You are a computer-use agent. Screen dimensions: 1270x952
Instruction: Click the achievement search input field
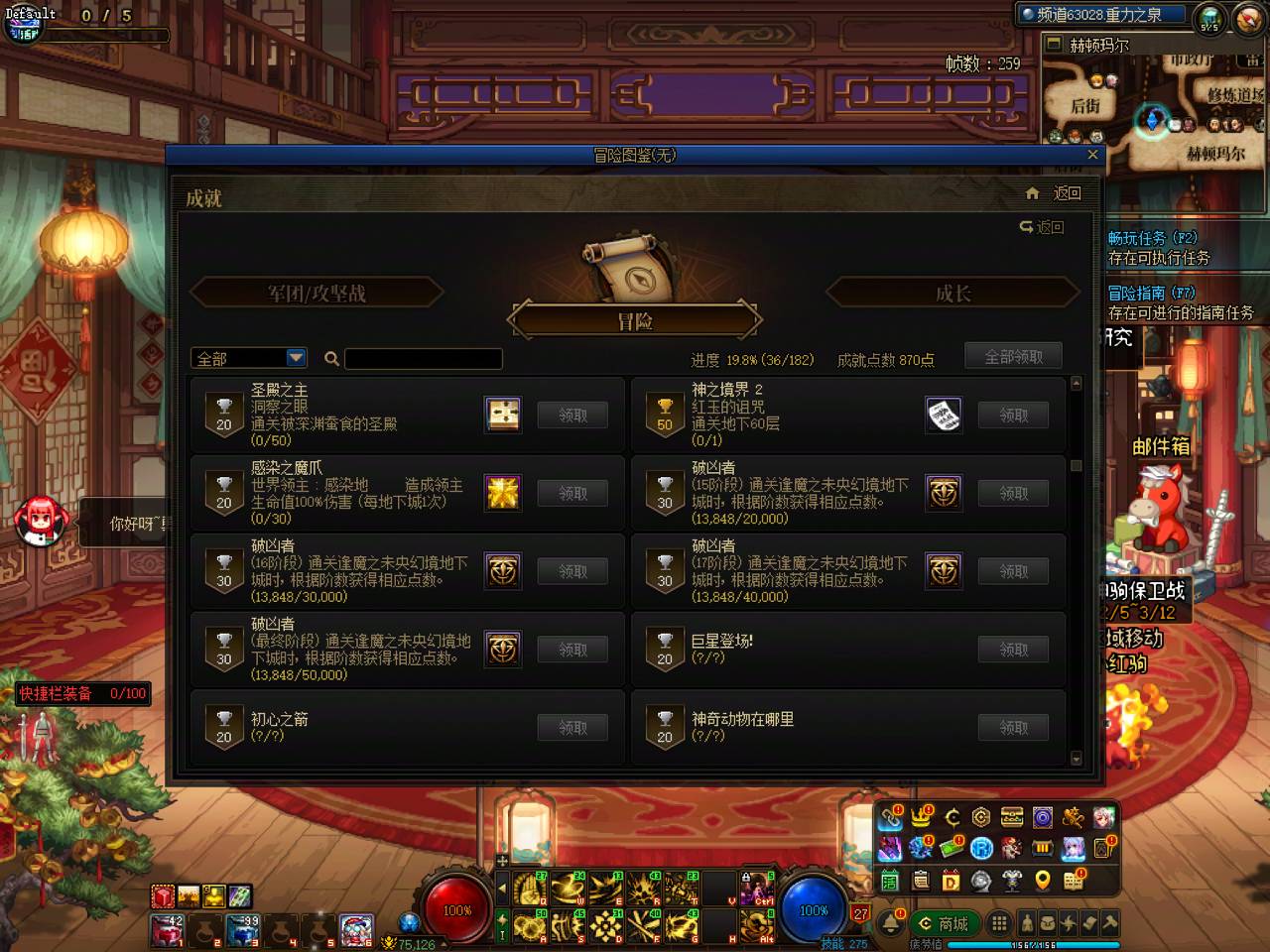pos(424,358)
